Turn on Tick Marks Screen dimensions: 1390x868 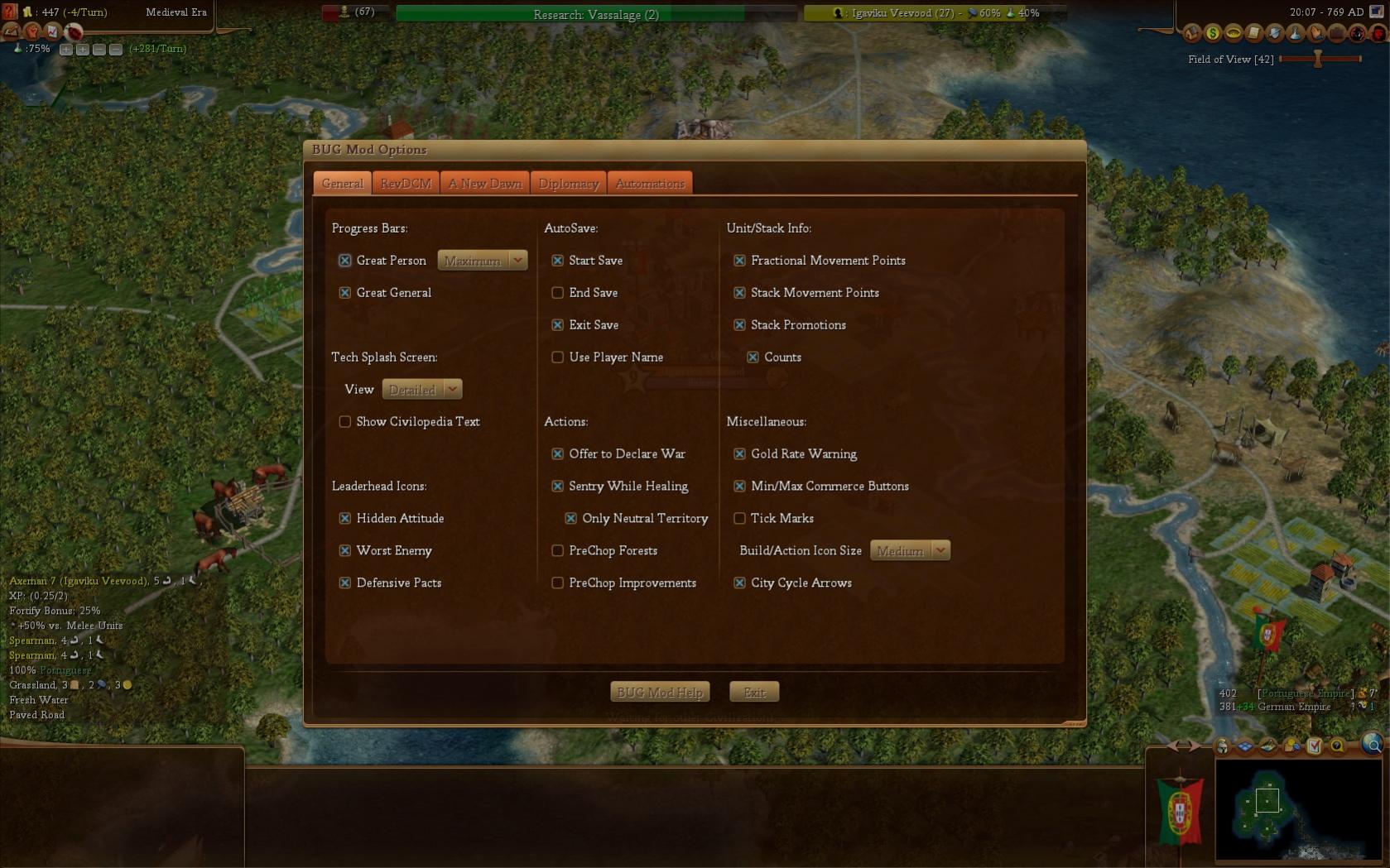(740, 519)
